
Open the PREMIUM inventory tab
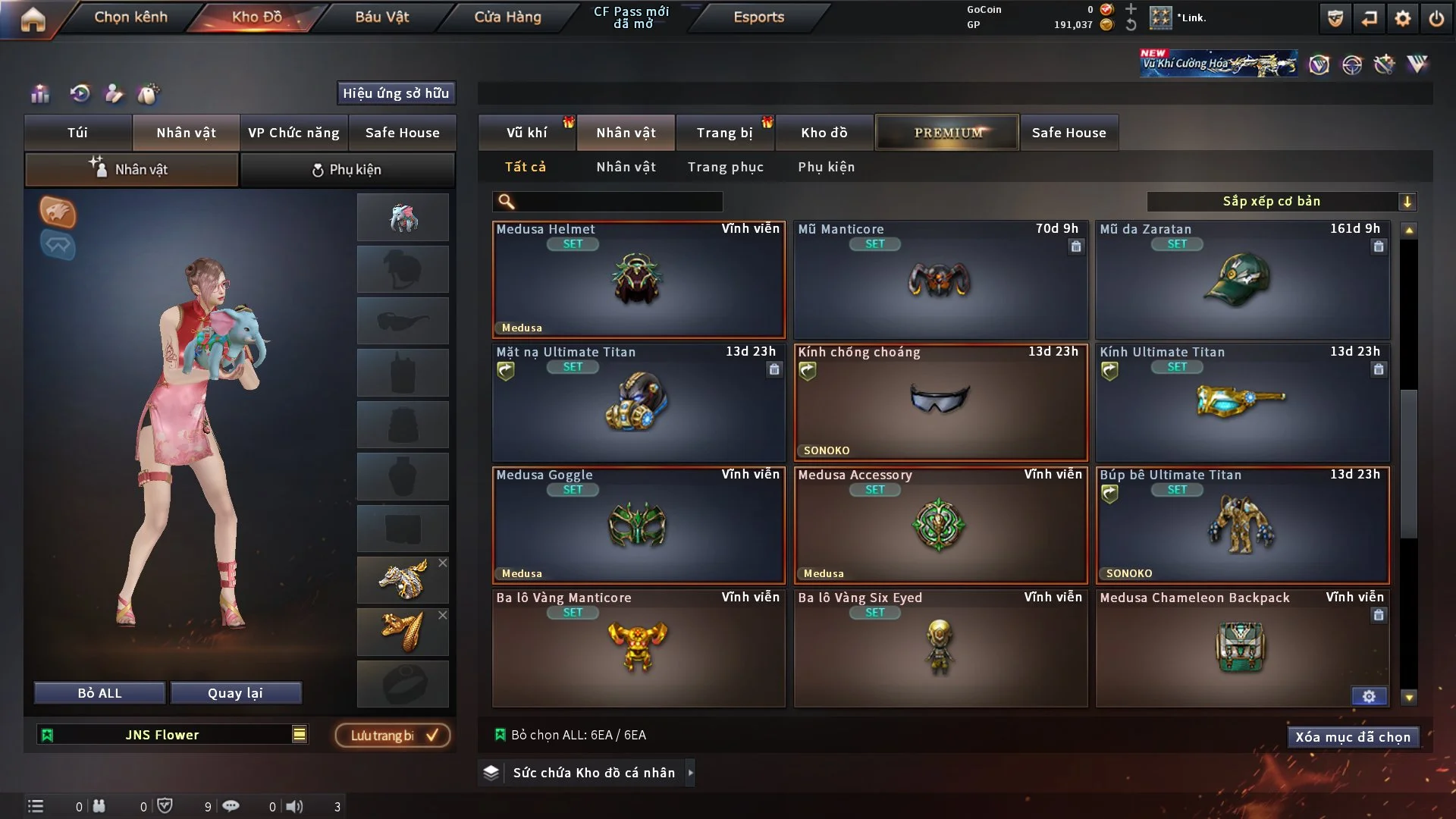click(x=947, y=133)
